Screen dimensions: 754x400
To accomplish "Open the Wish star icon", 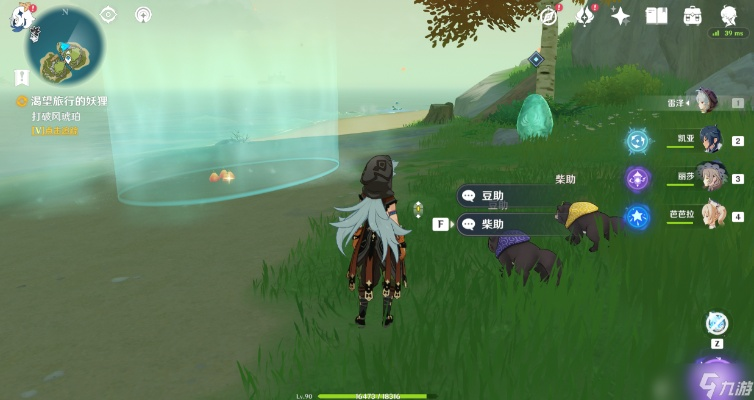I will 621,15.
